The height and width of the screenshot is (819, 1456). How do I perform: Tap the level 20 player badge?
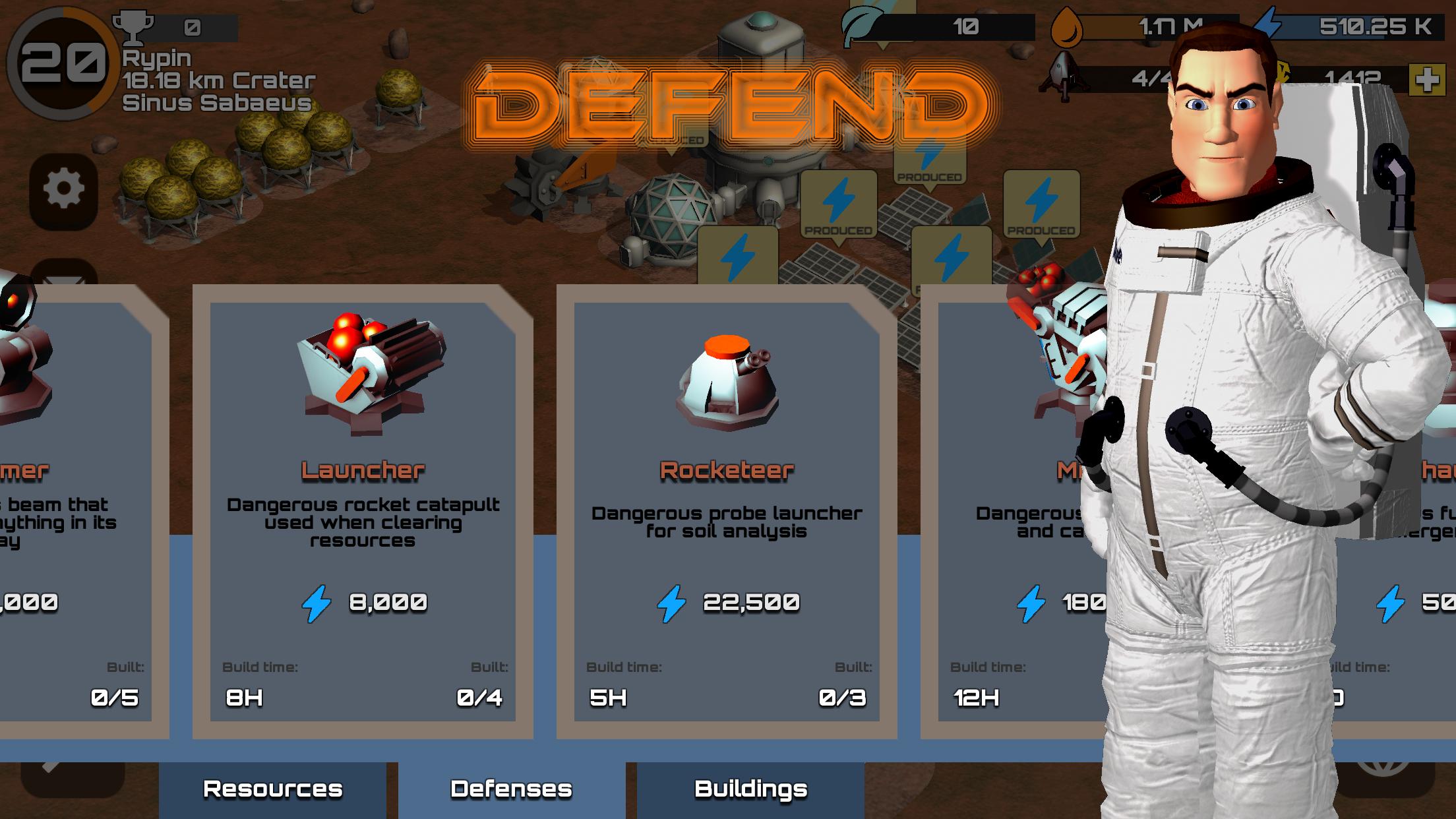point(61,63)
